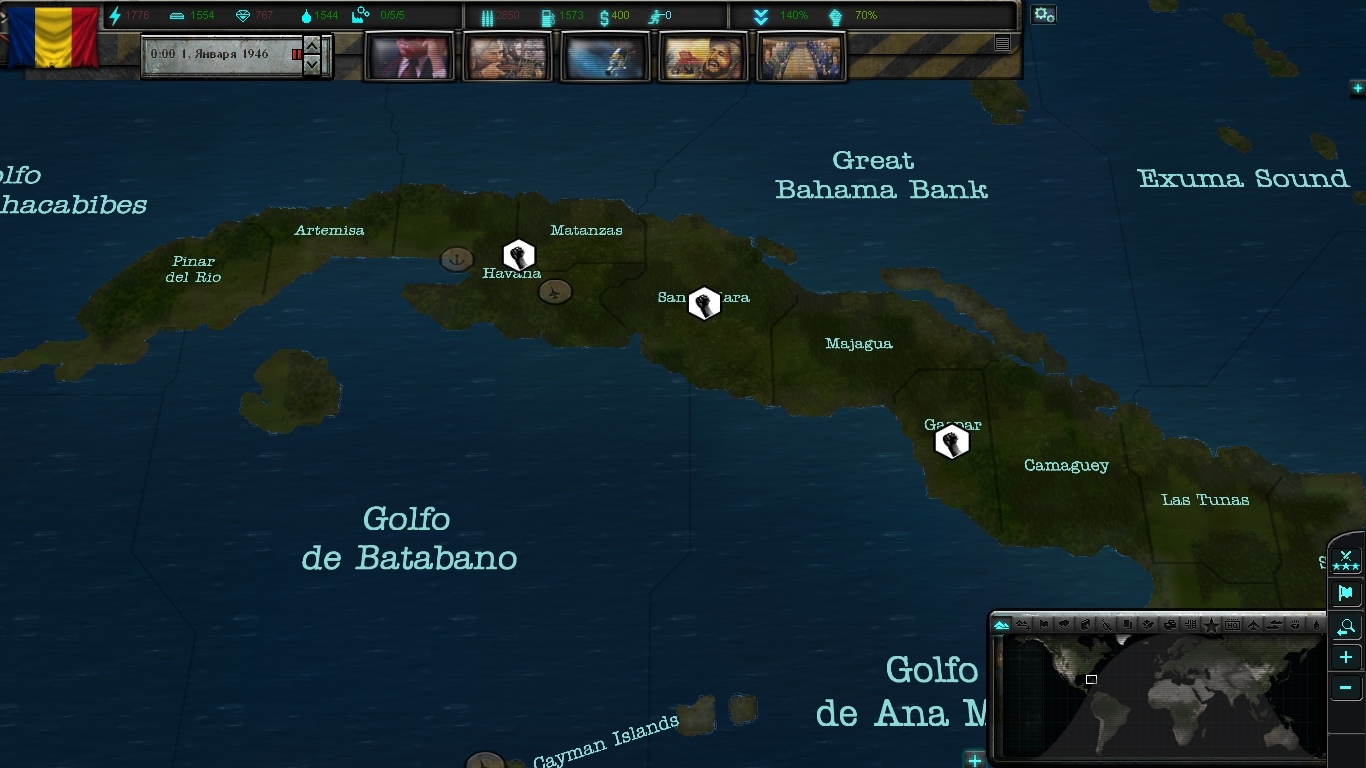Image resolution: width=1366 pixels, height=768 pixels.
Task: Zoom in with the plus button
Action: pyautogui.click(x=1345, y=657)
